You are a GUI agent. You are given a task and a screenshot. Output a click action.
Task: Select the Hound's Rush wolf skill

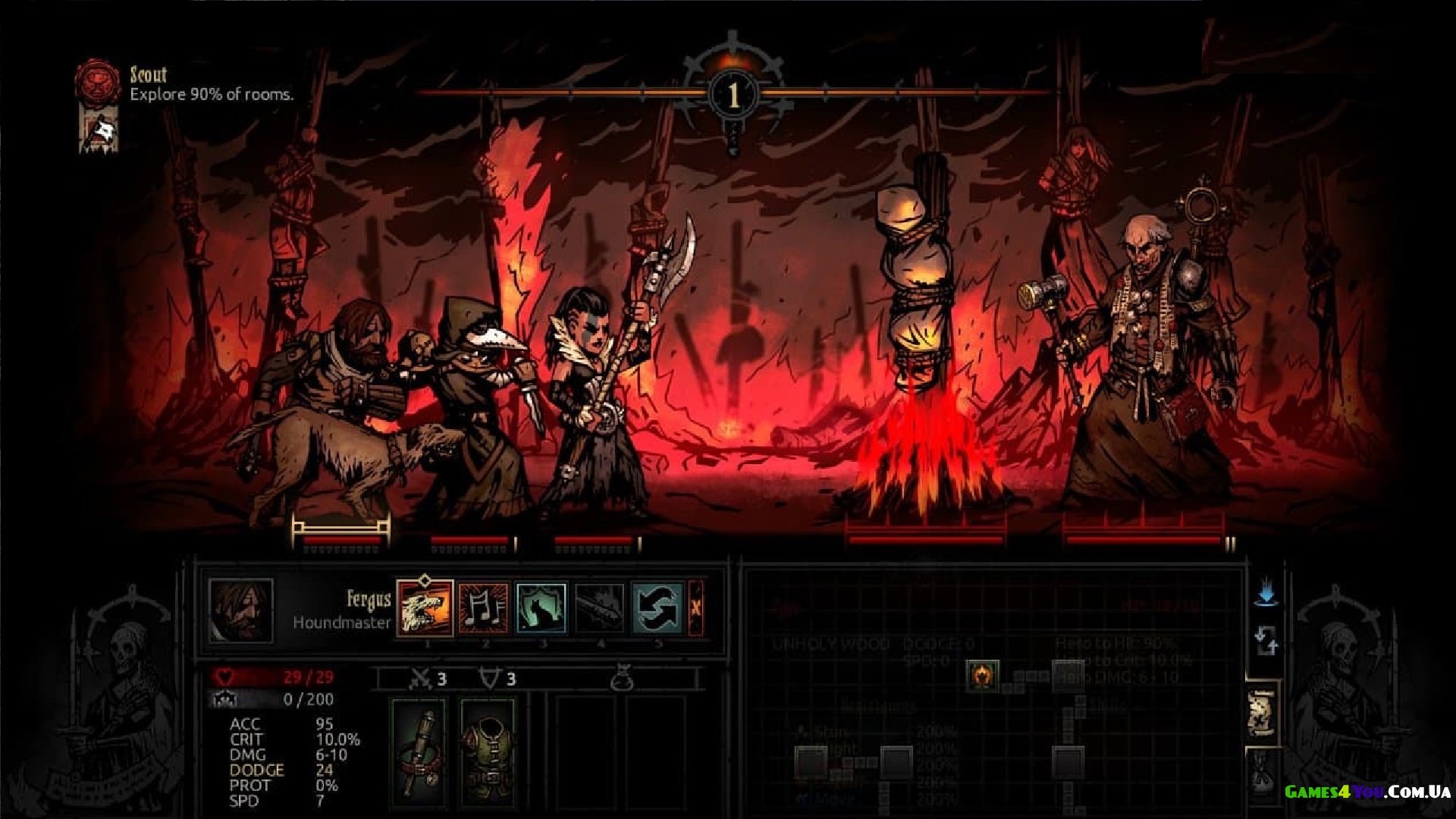pos(425,607)
